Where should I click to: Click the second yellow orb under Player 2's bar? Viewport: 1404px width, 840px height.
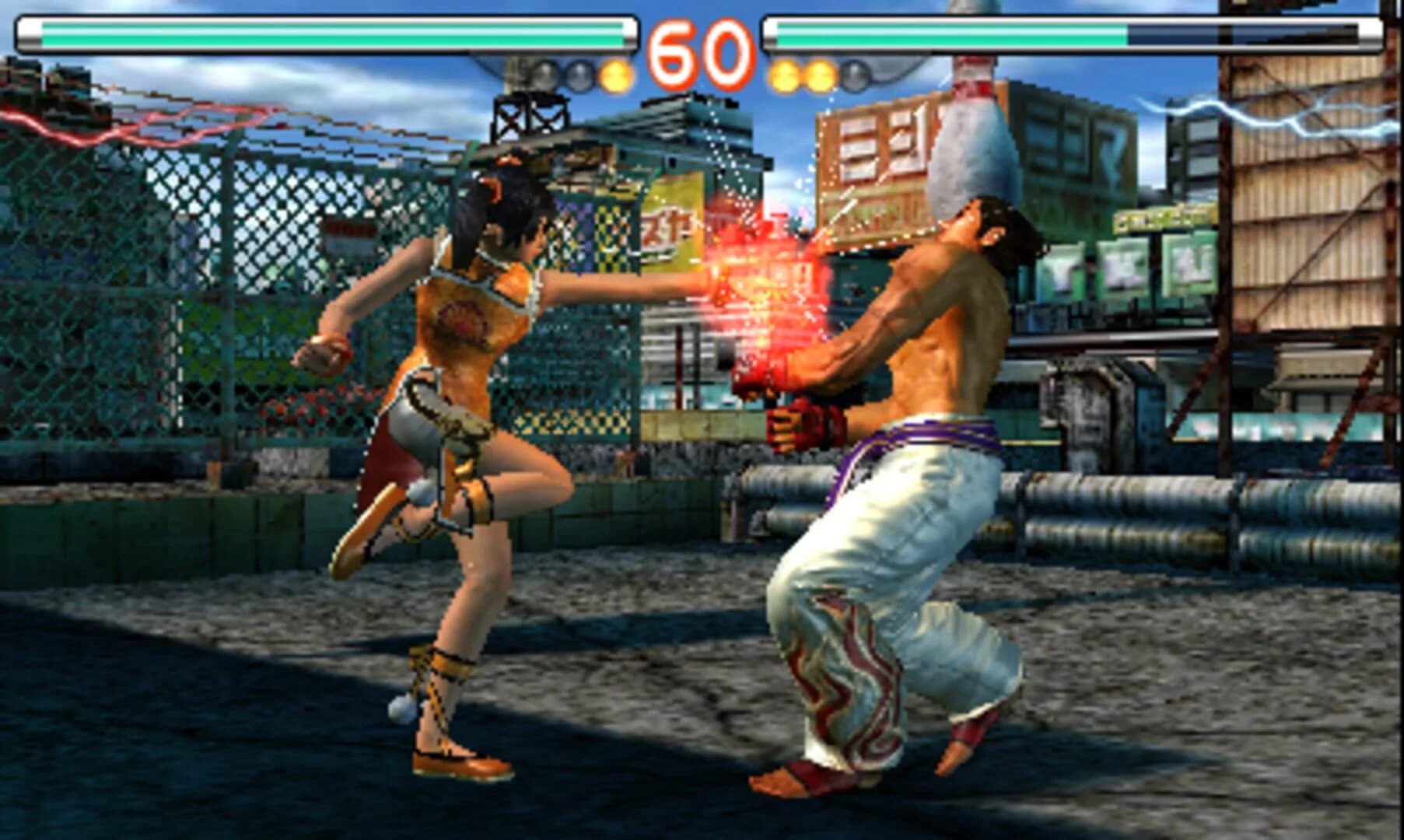tap(820, 75)
